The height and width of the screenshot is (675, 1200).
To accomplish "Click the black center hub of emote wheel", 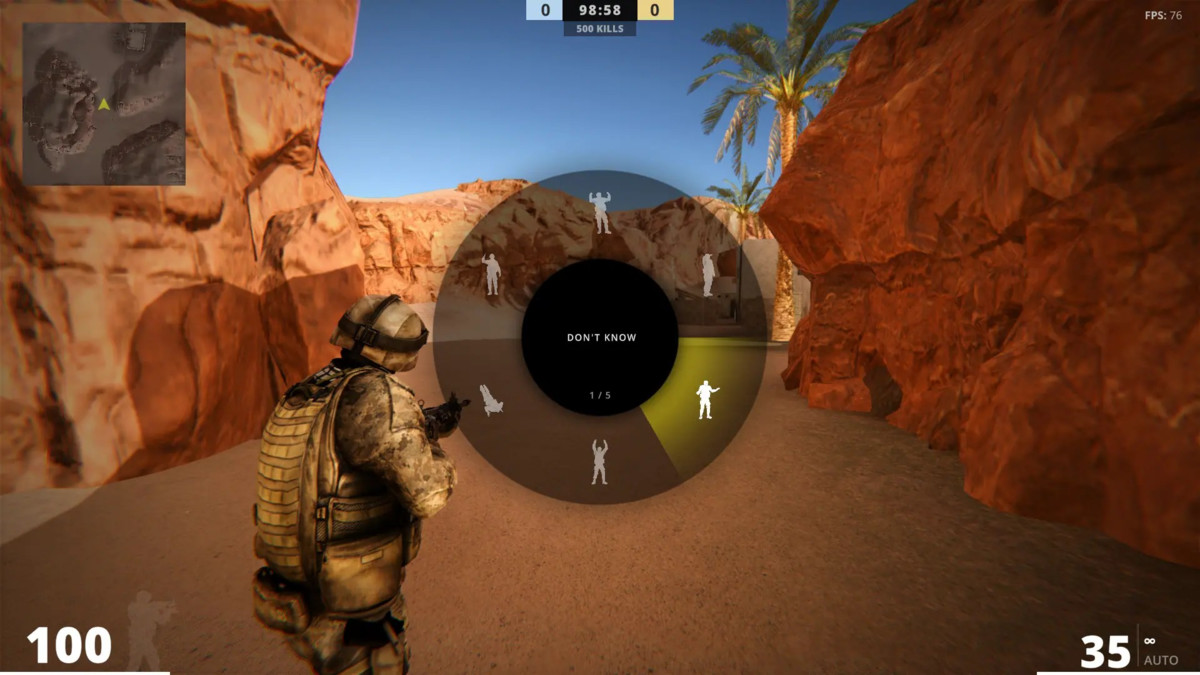I will pos(600,337).
